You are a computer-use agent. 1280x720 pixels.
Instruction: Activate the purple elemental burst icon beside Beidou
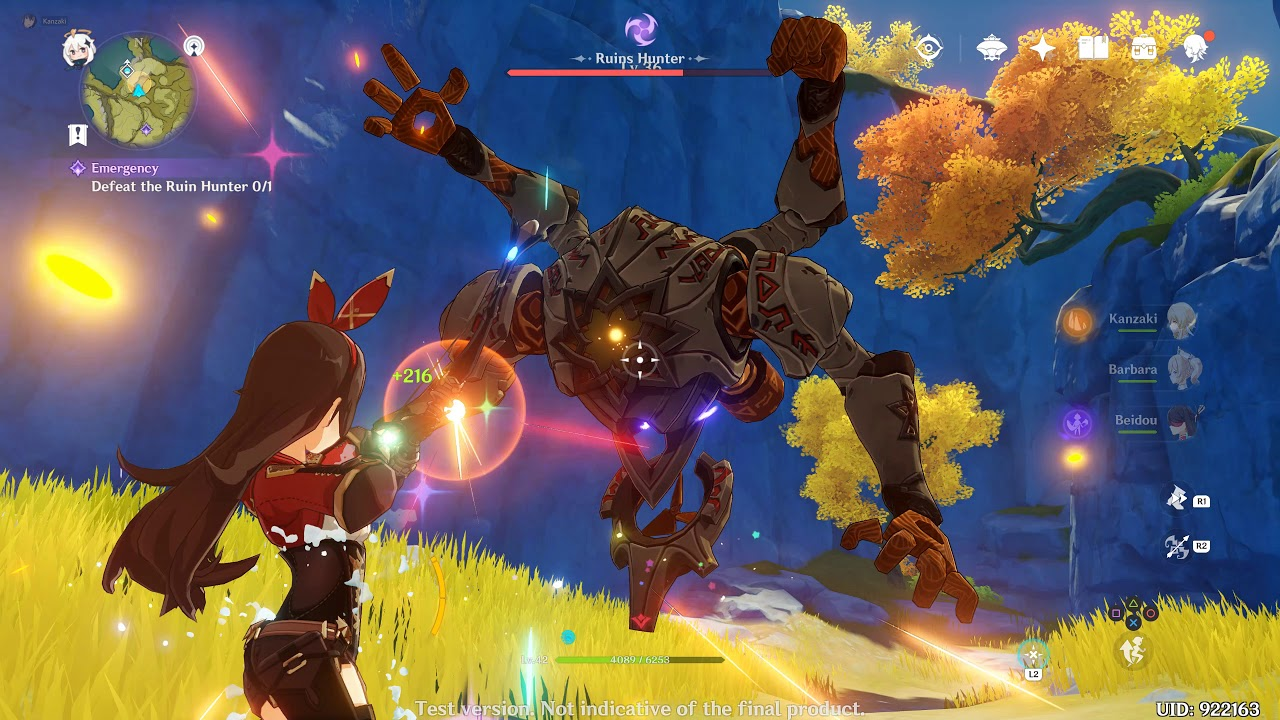[1077, 423]
